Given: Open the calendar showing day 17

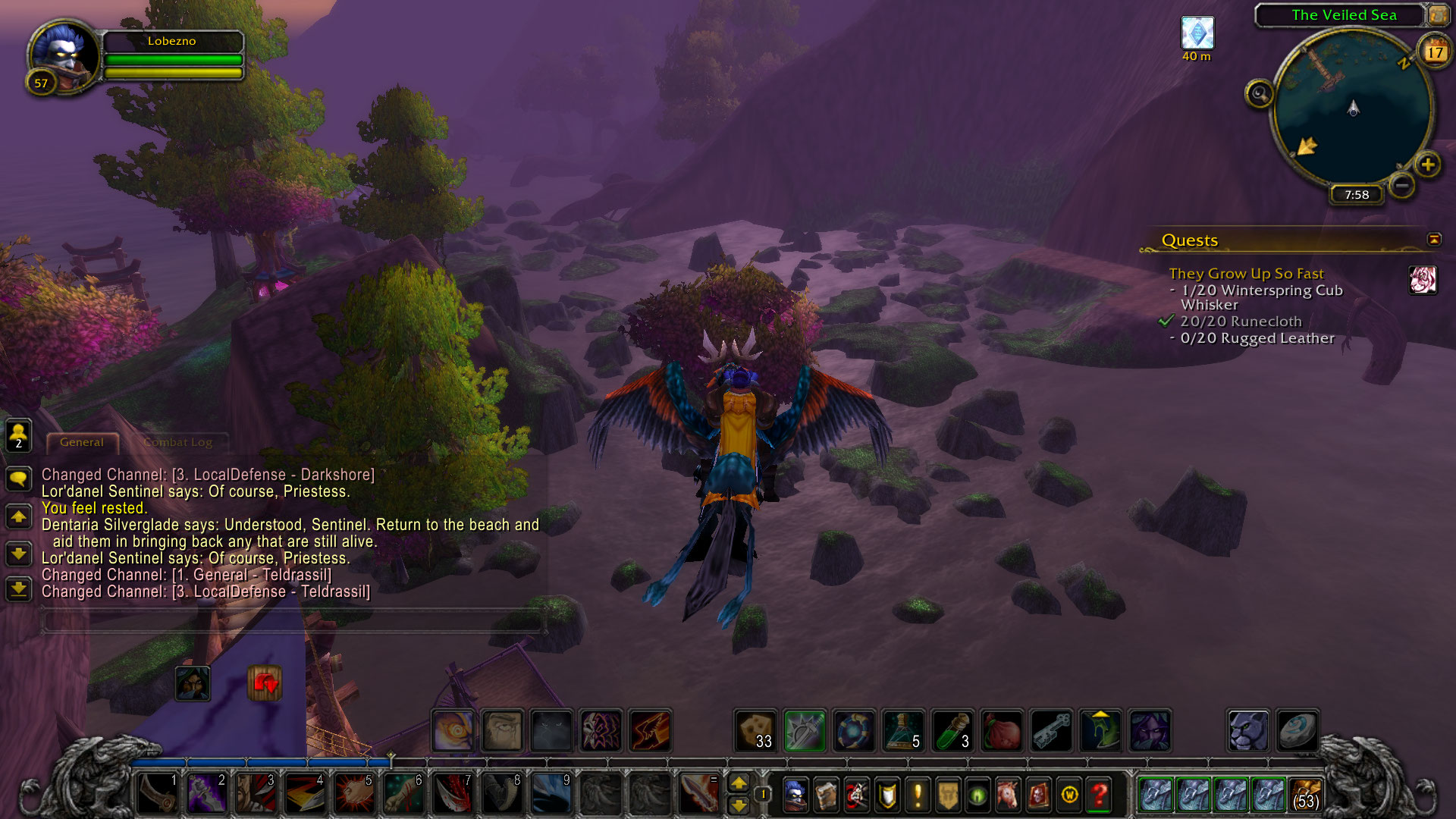Looking at the screenshot, I should click(1434, 52).
